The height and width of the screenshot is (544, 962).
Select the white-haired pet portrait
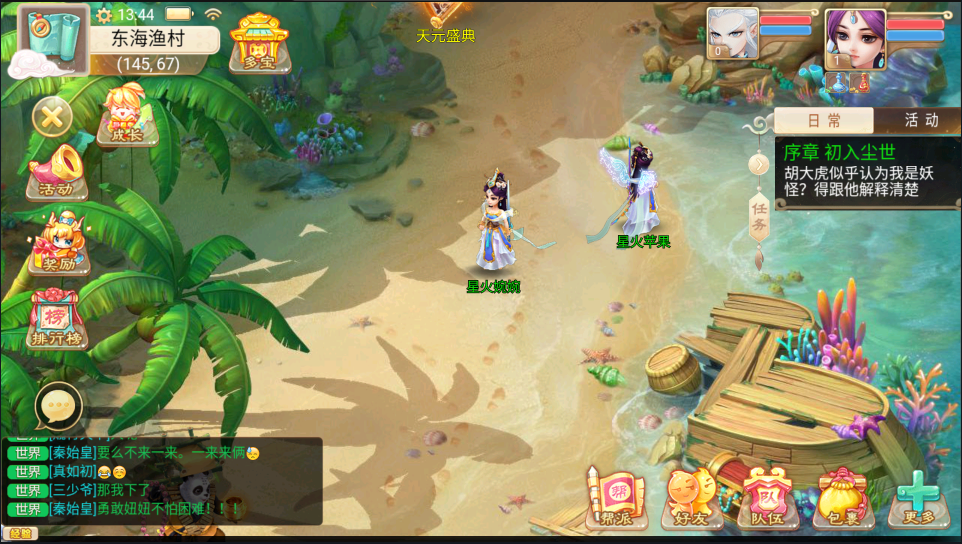click(732, 35)
